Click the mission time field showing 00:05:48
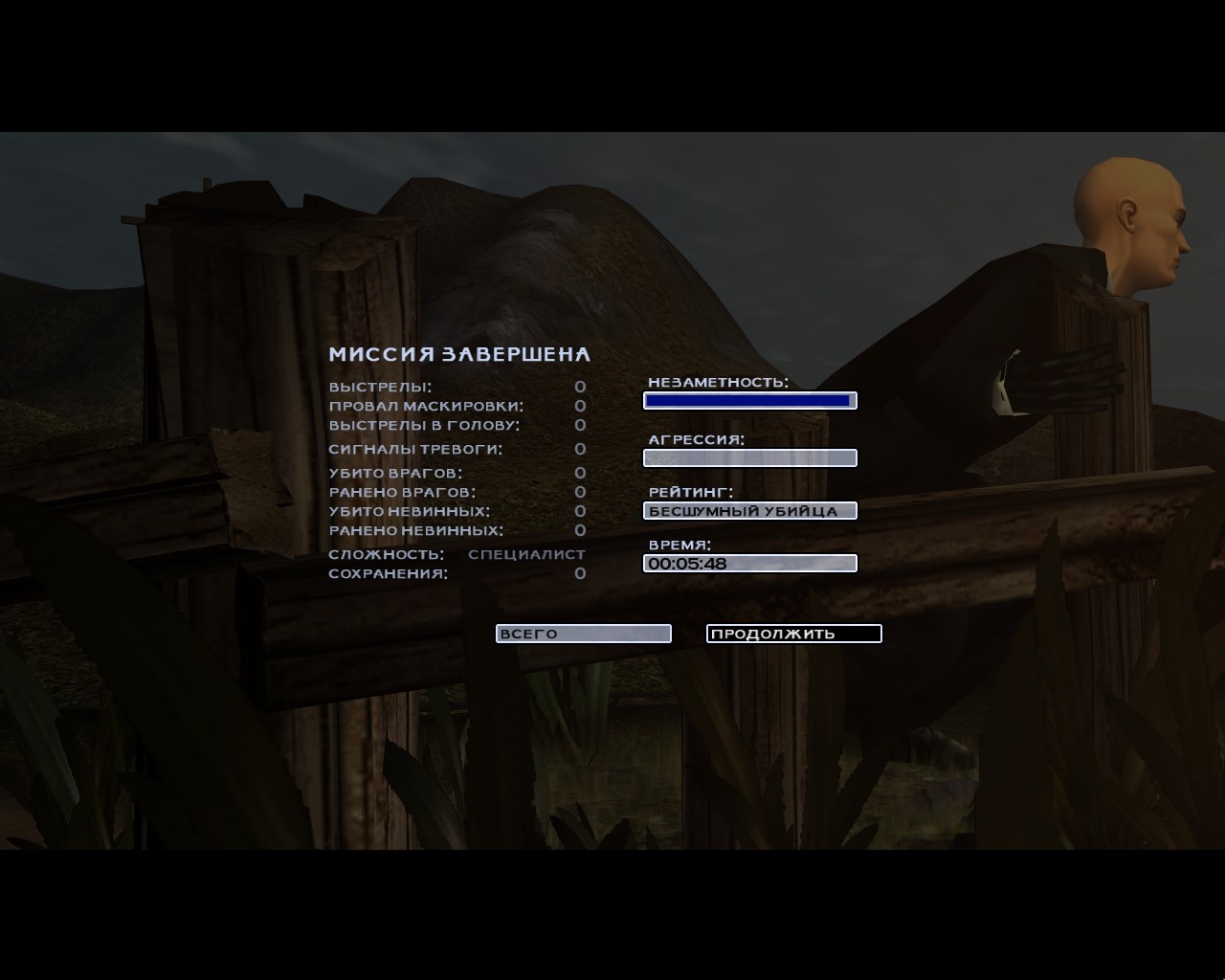The height and width of the screenshot is (980, 1225). (750, 563)
